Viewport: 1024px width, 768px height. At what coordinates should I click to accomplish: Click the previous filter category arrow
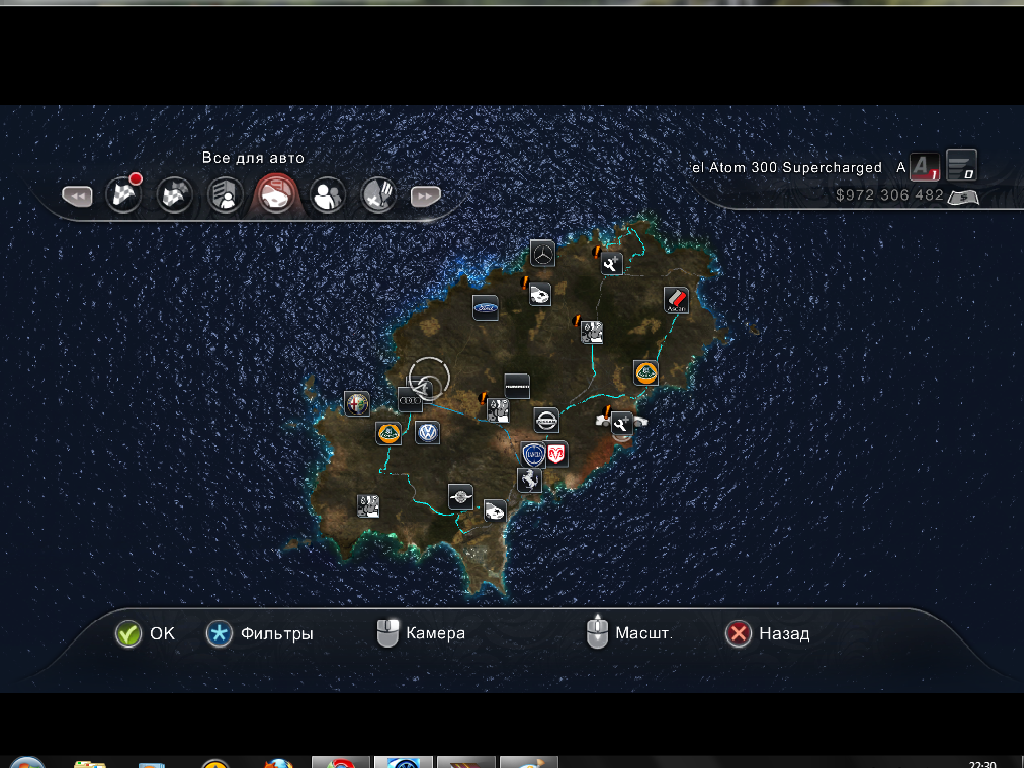point(77,197)
